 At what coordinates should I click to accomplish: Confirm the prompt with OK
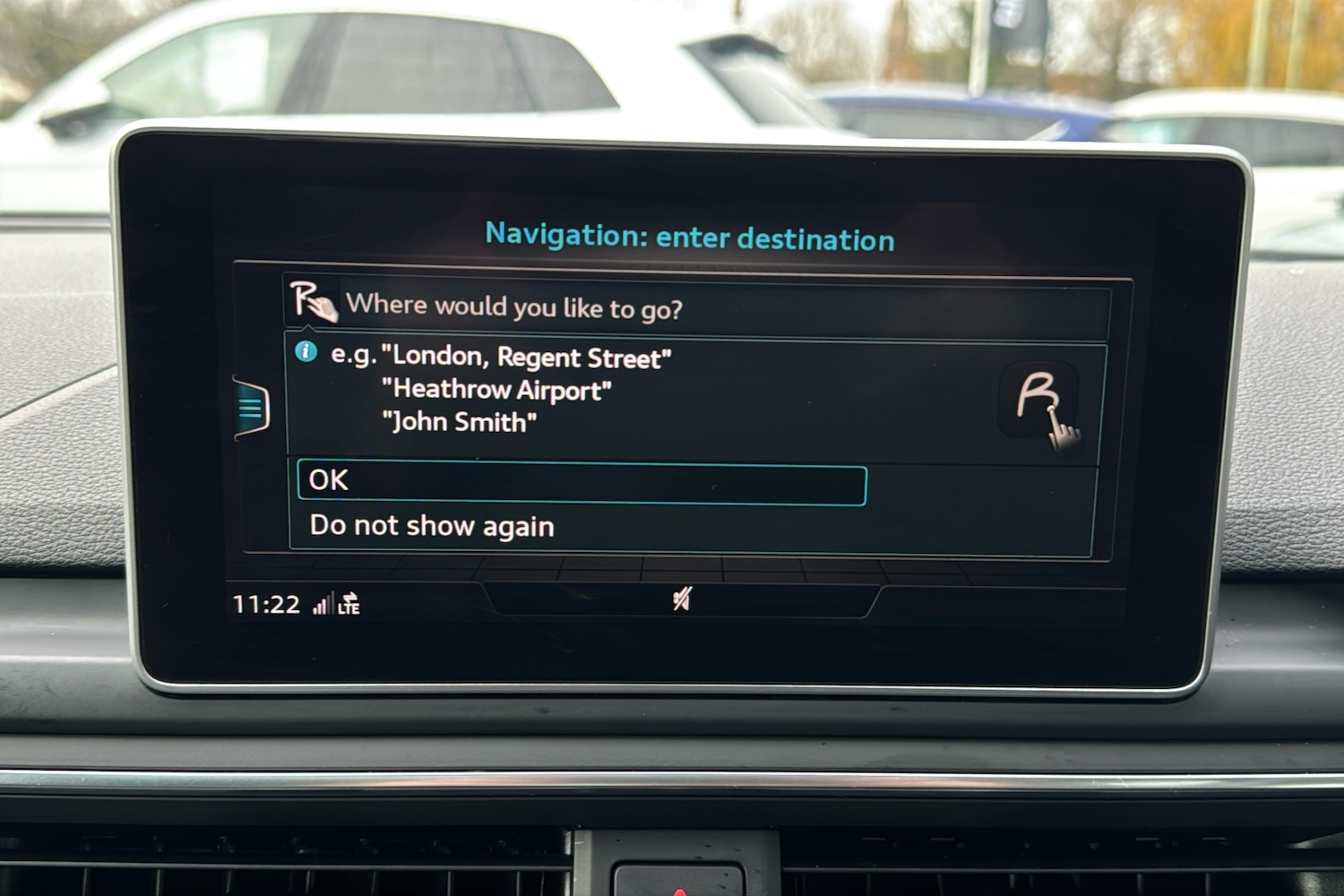pos(582,485)
